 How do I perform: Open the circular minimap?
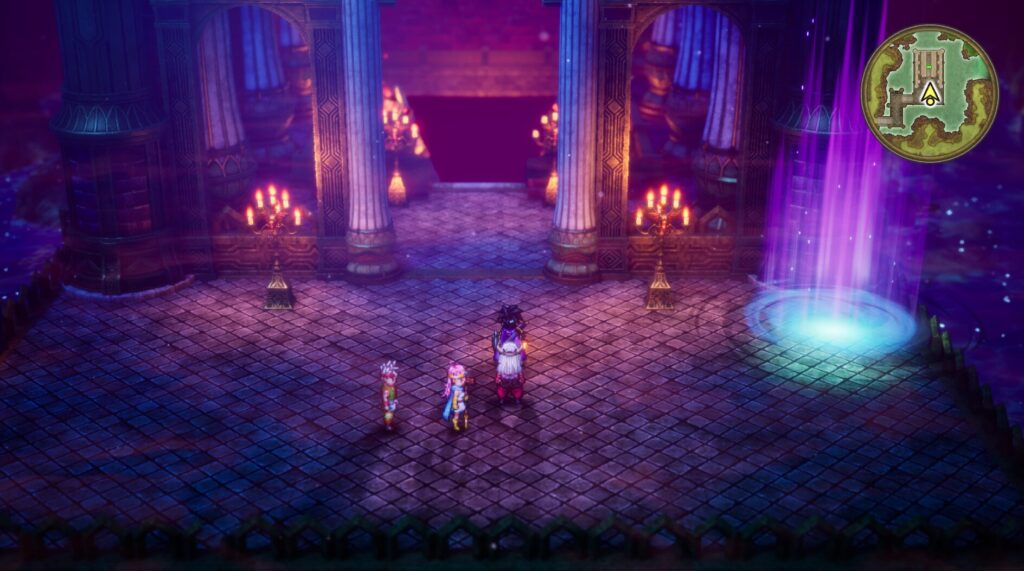coord(929,93)
